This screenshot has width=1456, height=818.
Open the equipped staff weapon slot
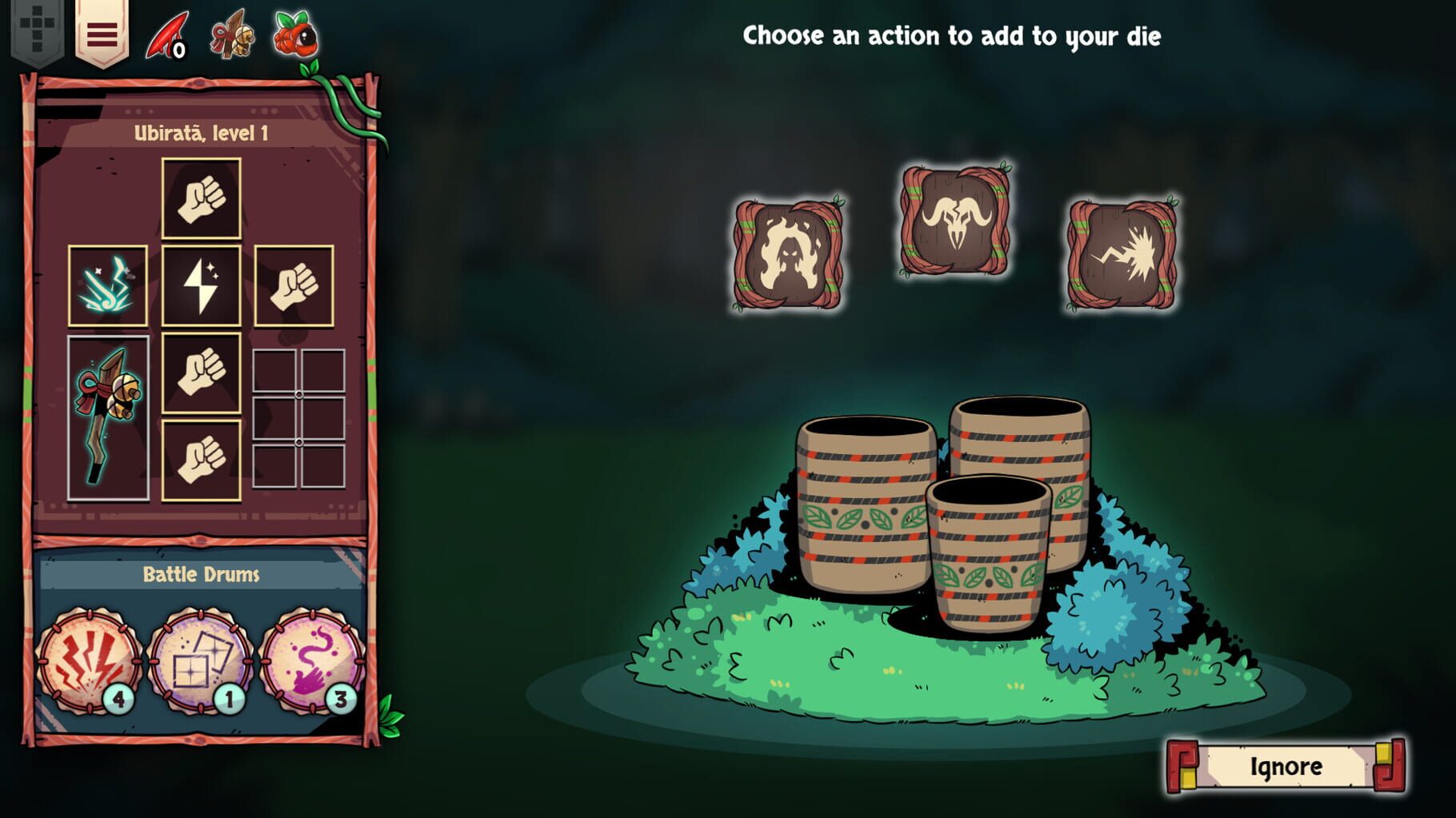[108, 416]
